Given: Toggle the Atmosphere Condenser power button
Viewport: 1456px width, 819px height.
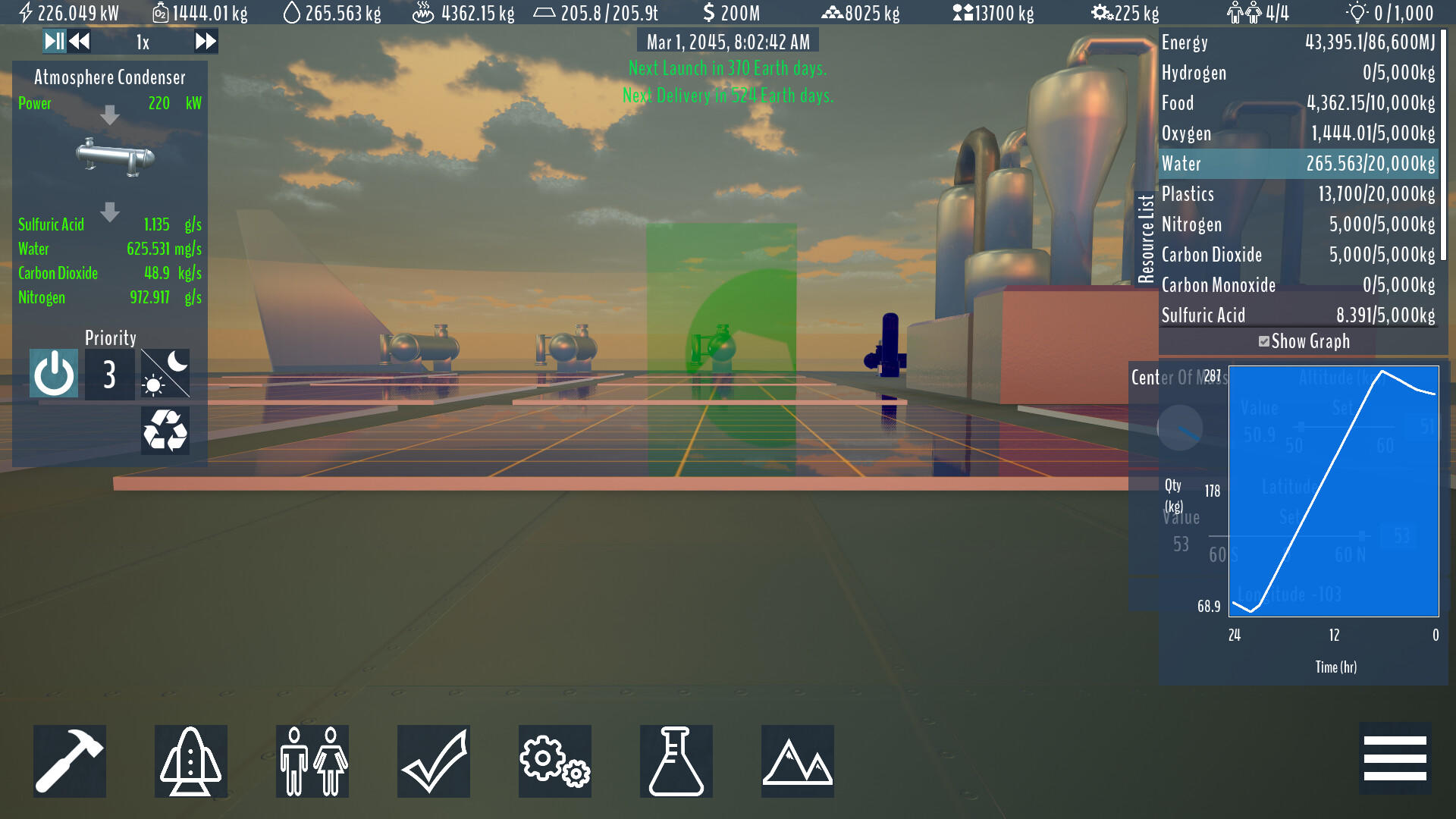Looking at the screenshot, I should 53,373.
